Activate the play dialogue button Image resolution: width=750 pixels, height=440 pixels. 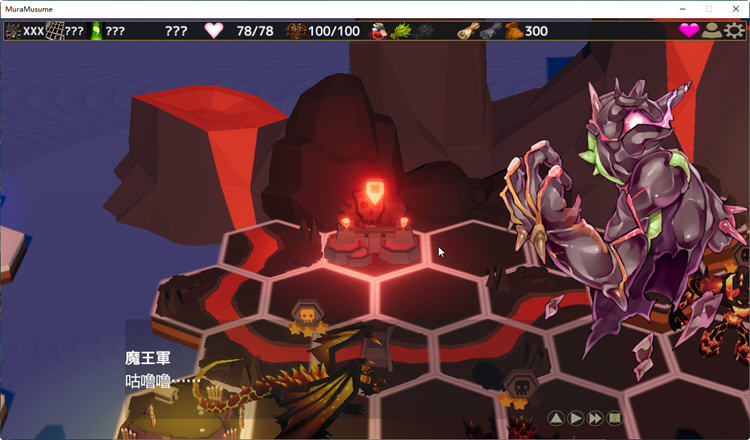576,418
